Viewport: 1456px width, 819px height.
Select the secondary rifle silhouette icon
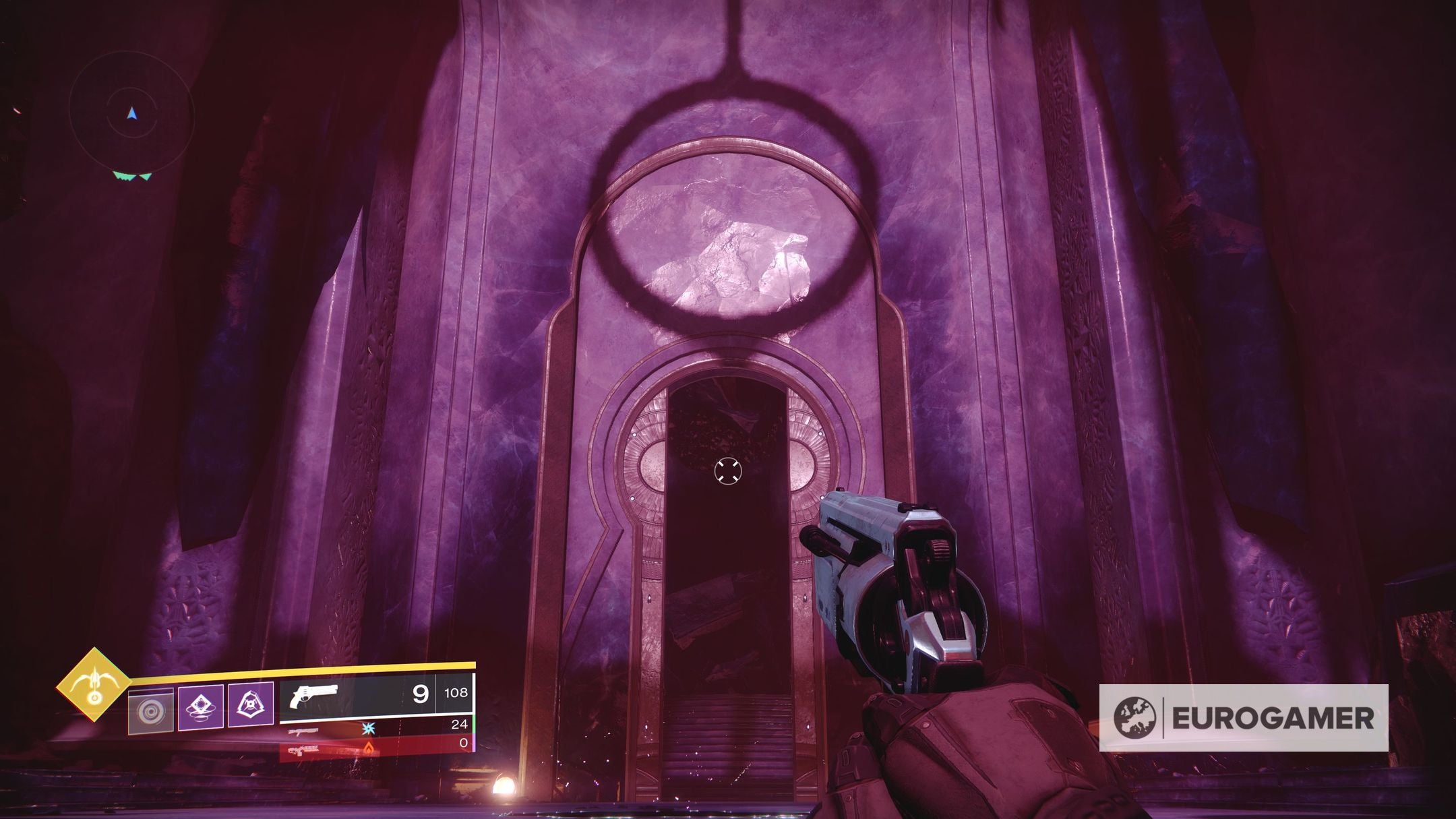coord(303,732)
